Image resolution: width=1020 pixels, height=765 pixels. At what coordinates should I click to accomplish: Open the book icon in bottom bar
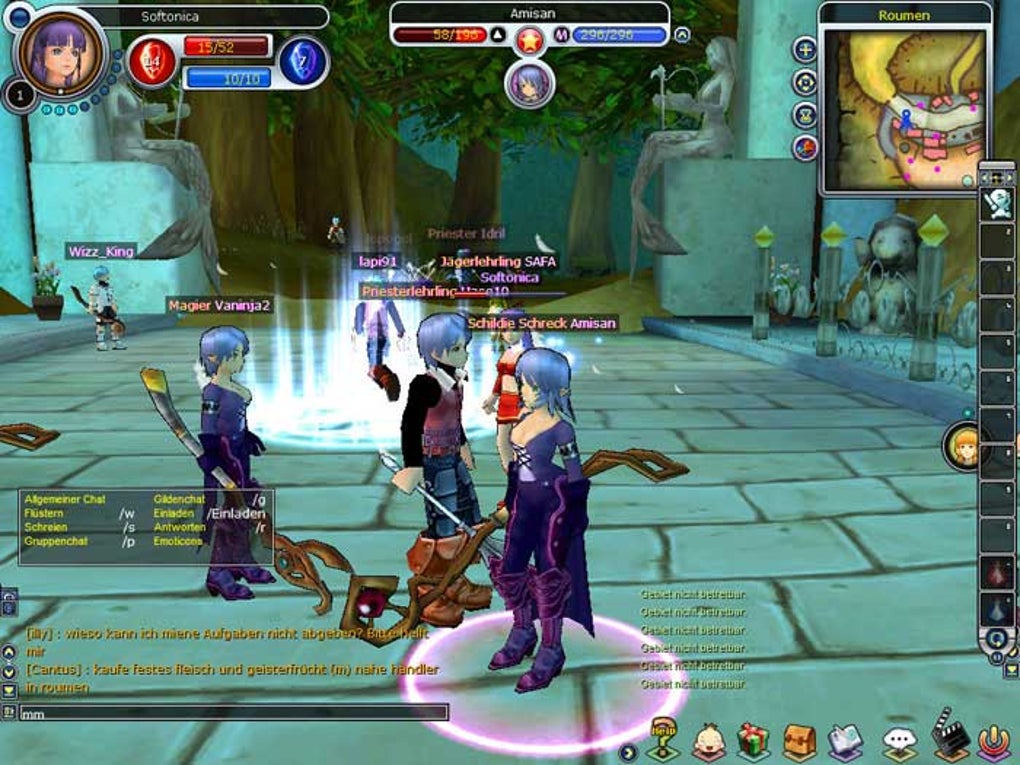[x=846, y=742]
